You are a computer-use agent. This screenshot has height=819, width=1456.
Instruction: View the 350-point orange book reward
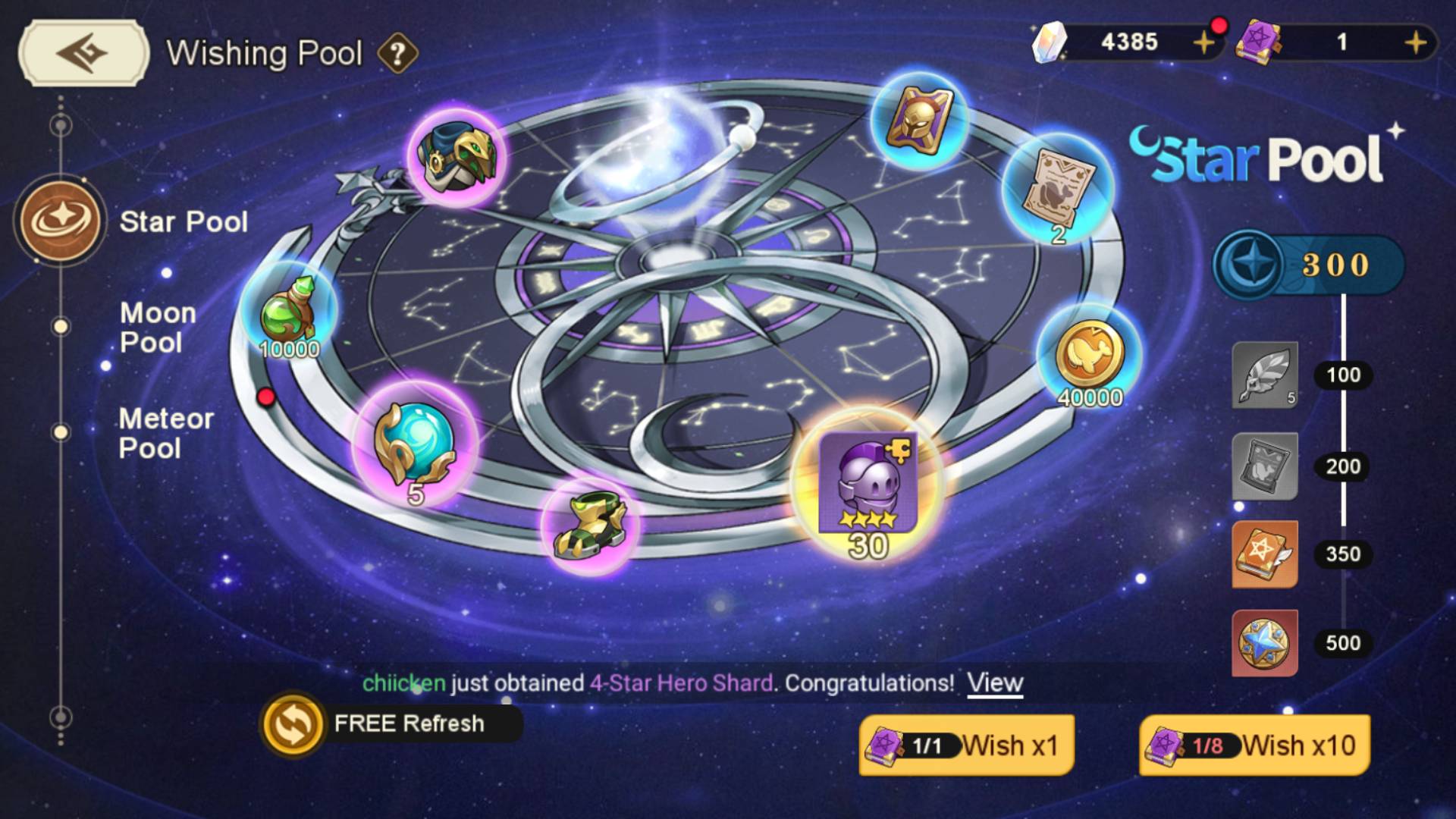tap(1264, 554)
